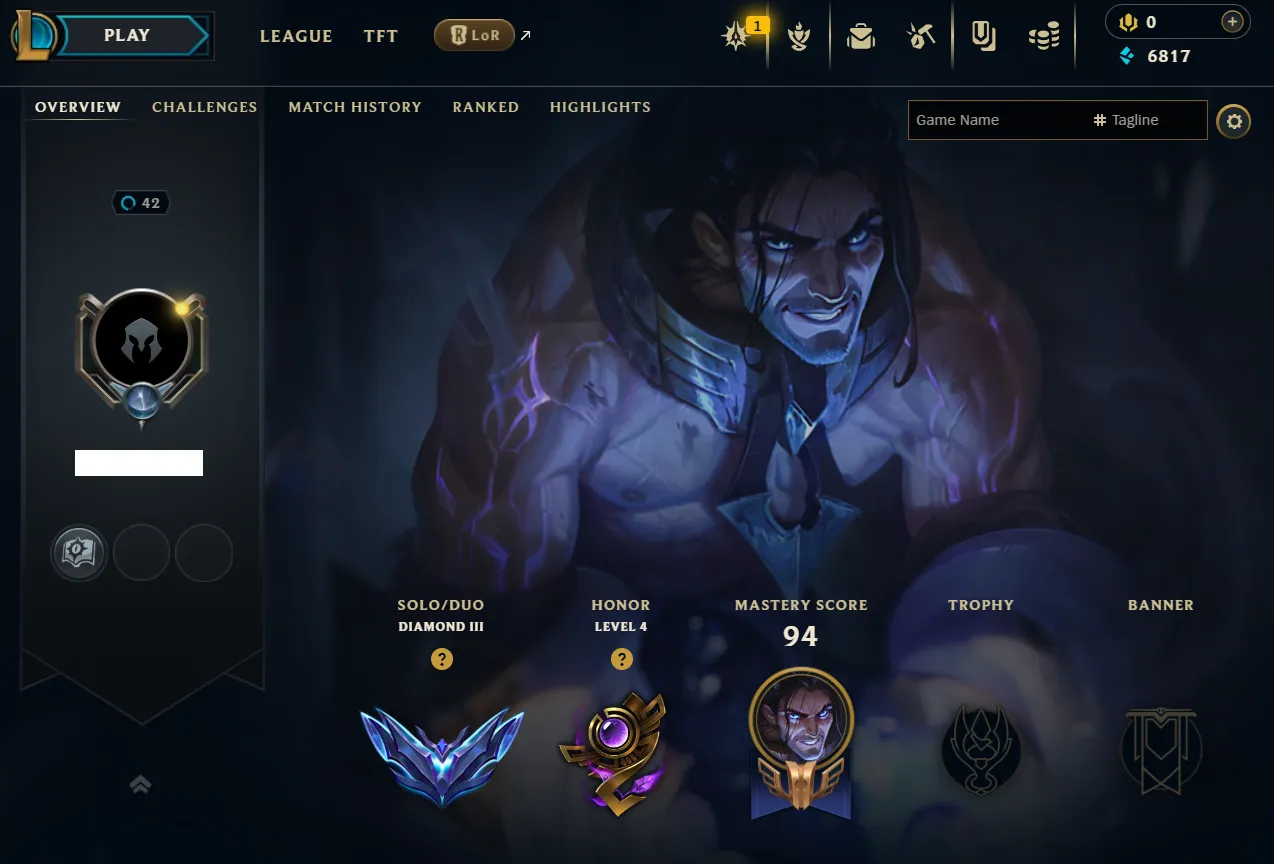Show the Highlights tab
This screenshot has width=1274, height=864.
[x=600, y=107]
